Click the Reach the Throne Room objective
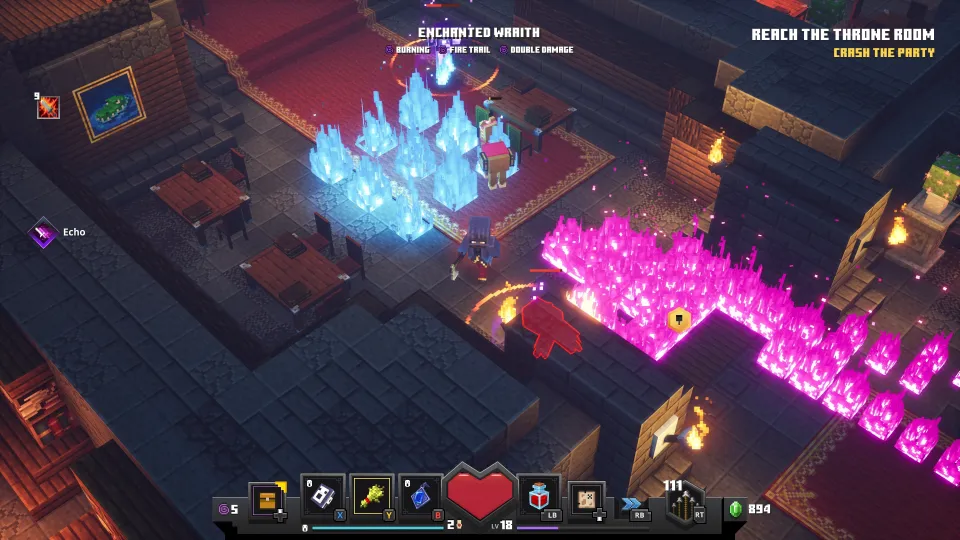 pos(843,35)
